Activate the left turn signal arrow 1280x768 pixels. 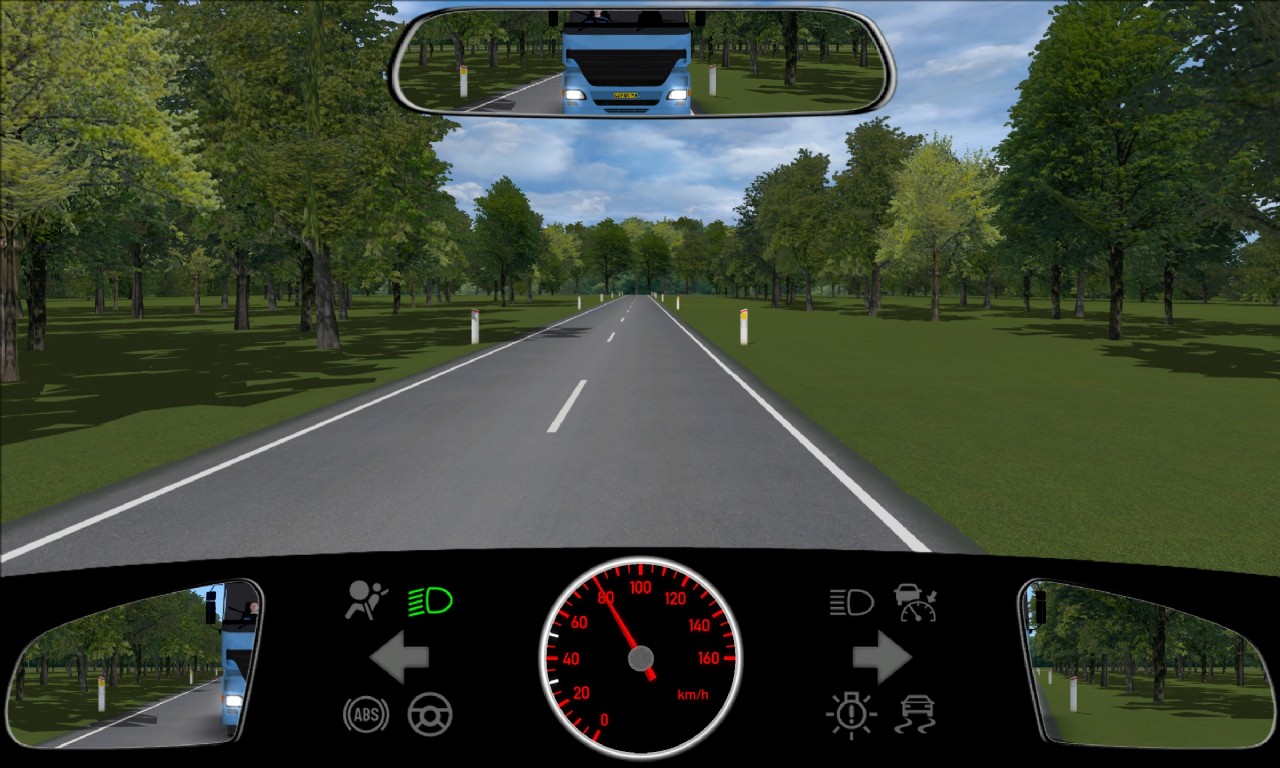tap(400, 657)
